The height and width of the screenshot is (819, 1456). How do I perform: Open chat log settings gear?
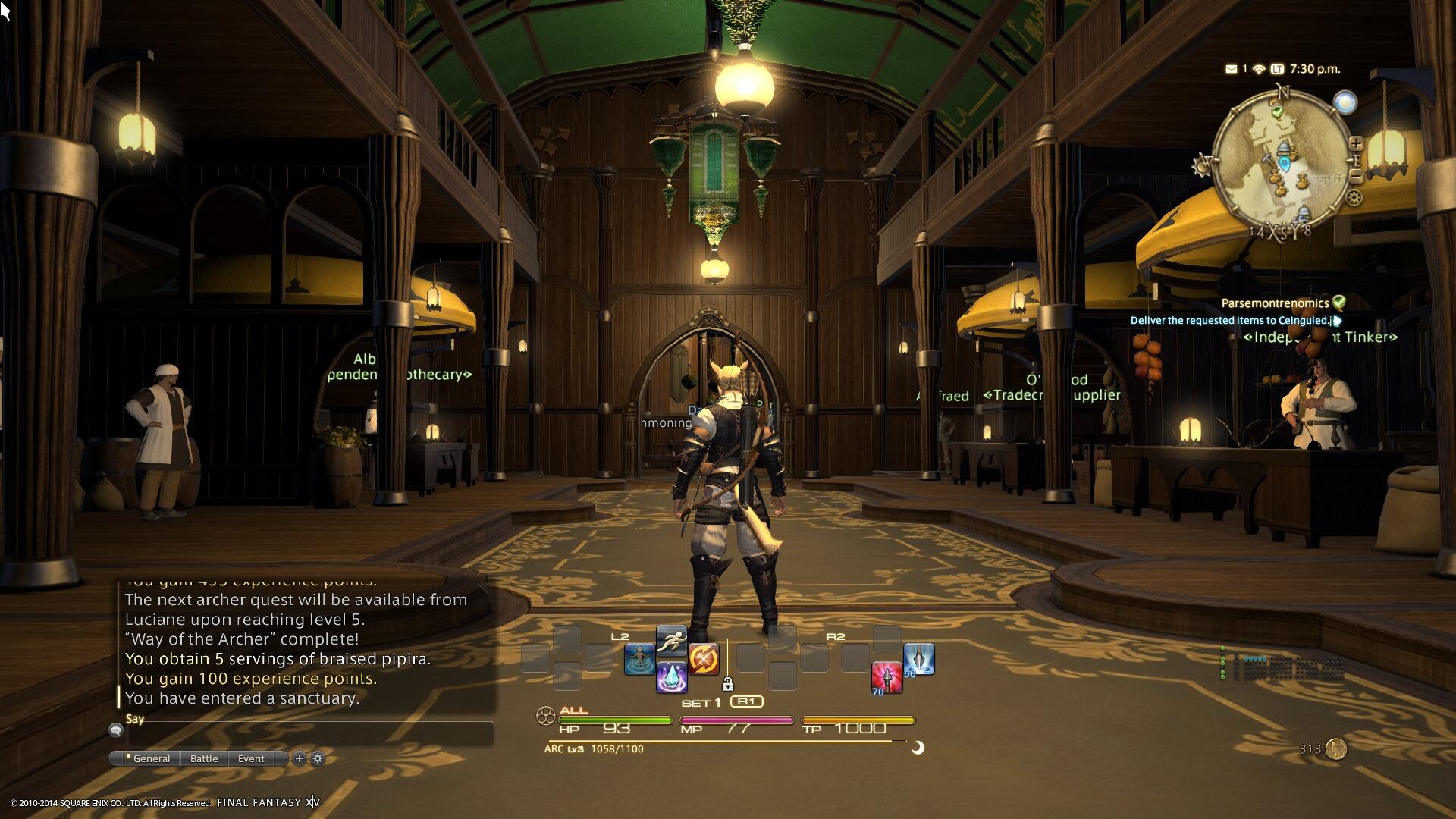point(318,758)
